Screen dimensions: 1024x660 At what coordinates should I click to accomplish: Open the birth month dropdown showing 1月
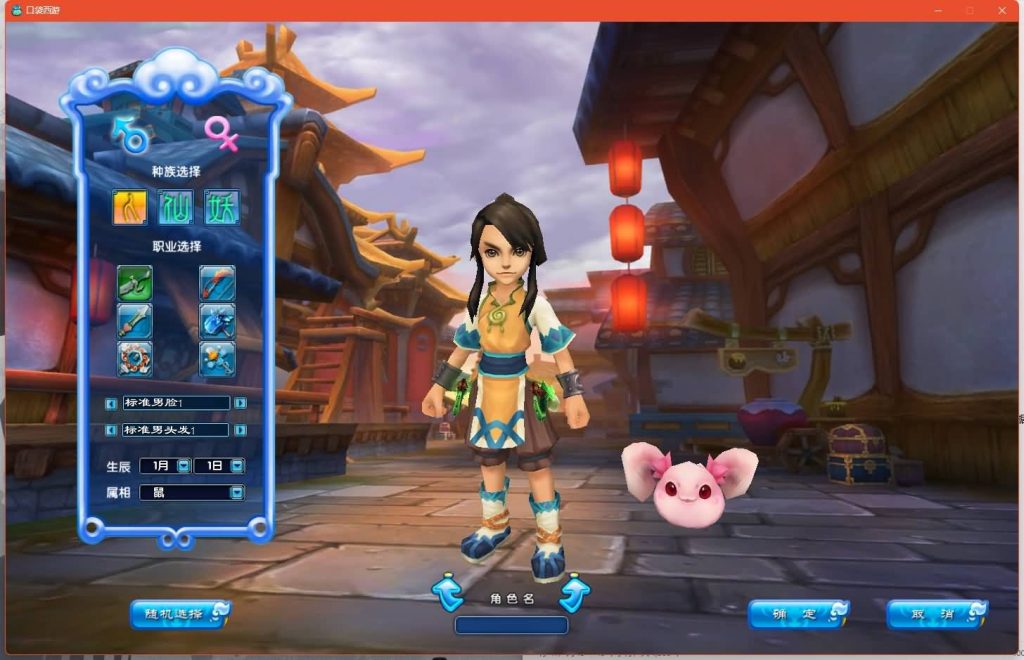[x=183, y=466]
